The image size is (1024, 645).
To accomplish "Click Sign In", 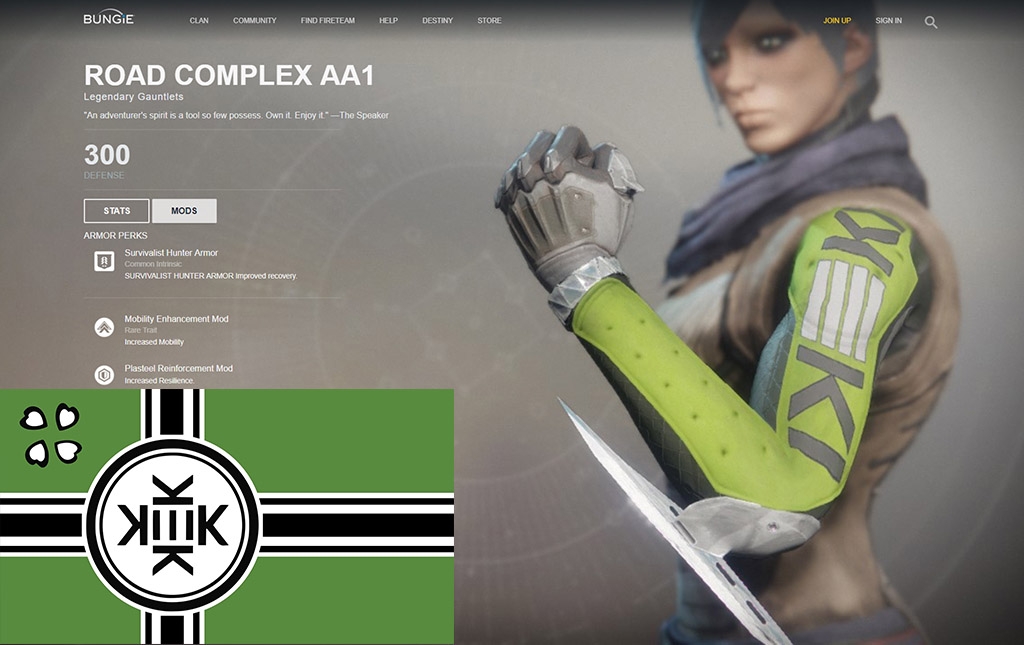I will pos(888,21).
